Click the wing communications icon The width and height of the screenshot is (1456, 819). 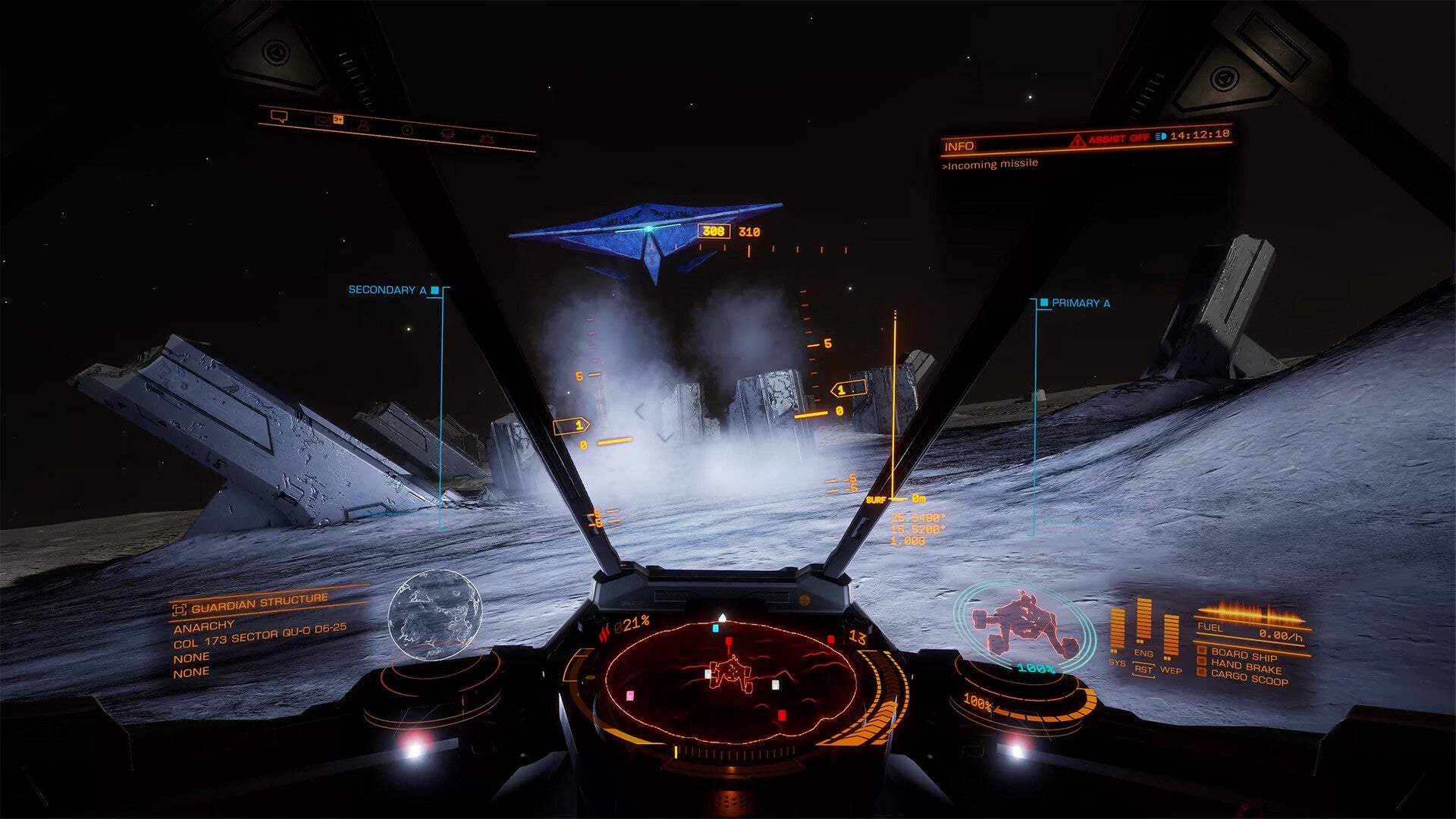(447, 133)
